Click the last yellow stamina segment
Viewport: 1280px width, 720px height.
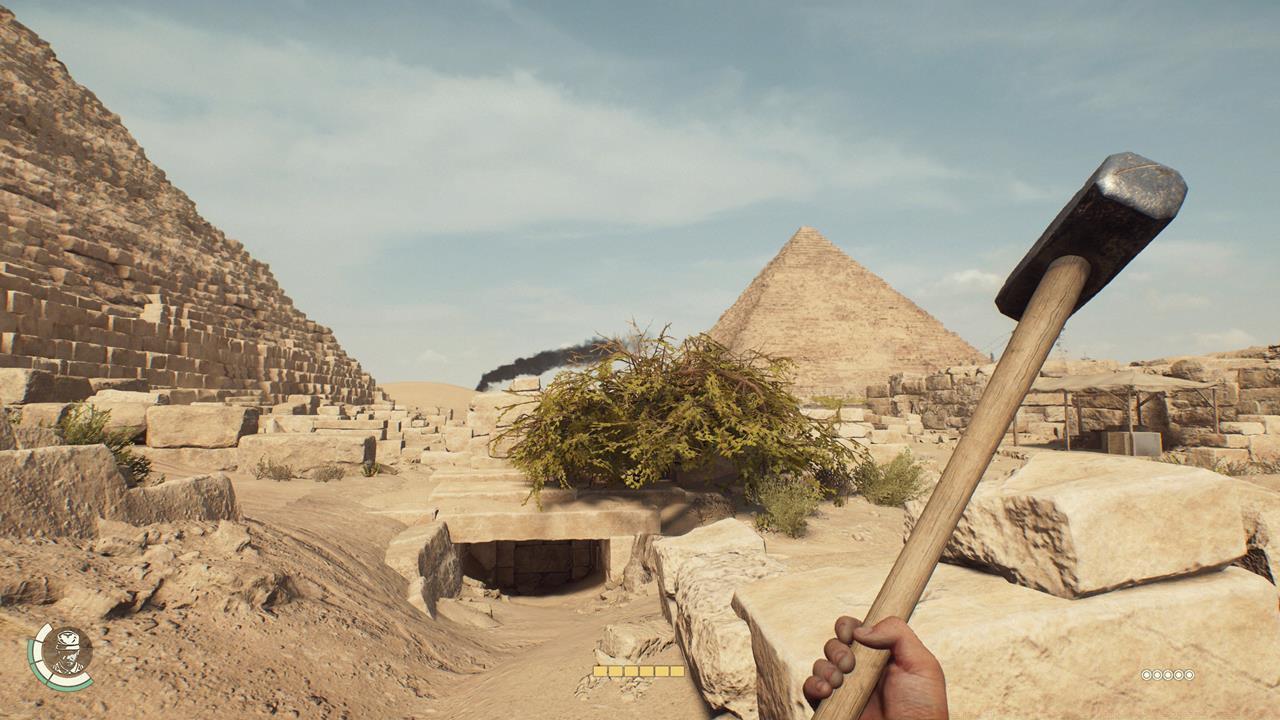pos(677,668)
